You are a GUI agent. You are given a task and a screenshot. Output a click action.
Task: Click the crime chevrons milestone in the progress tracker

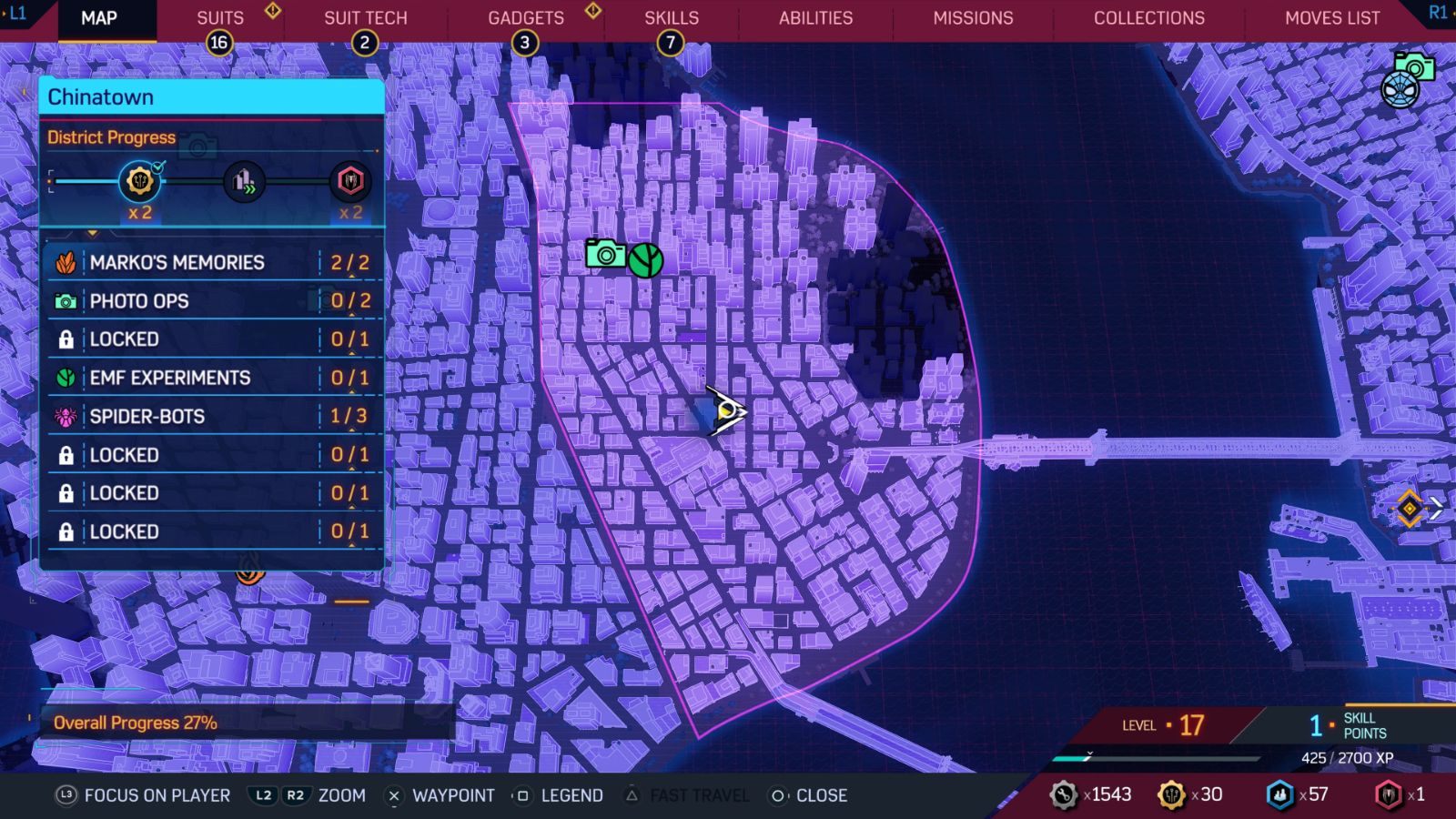click(x=243, y=182)
